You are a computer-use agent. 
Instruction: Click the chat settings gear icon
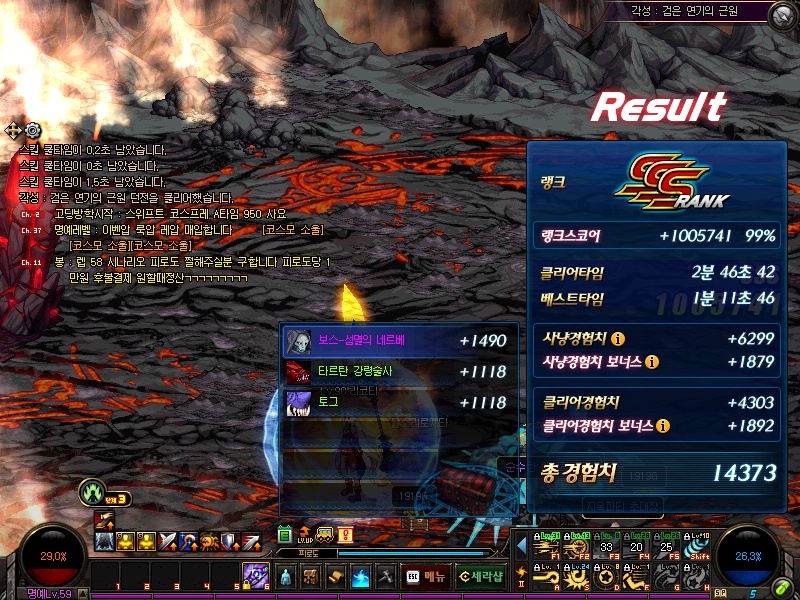[33, 130]
